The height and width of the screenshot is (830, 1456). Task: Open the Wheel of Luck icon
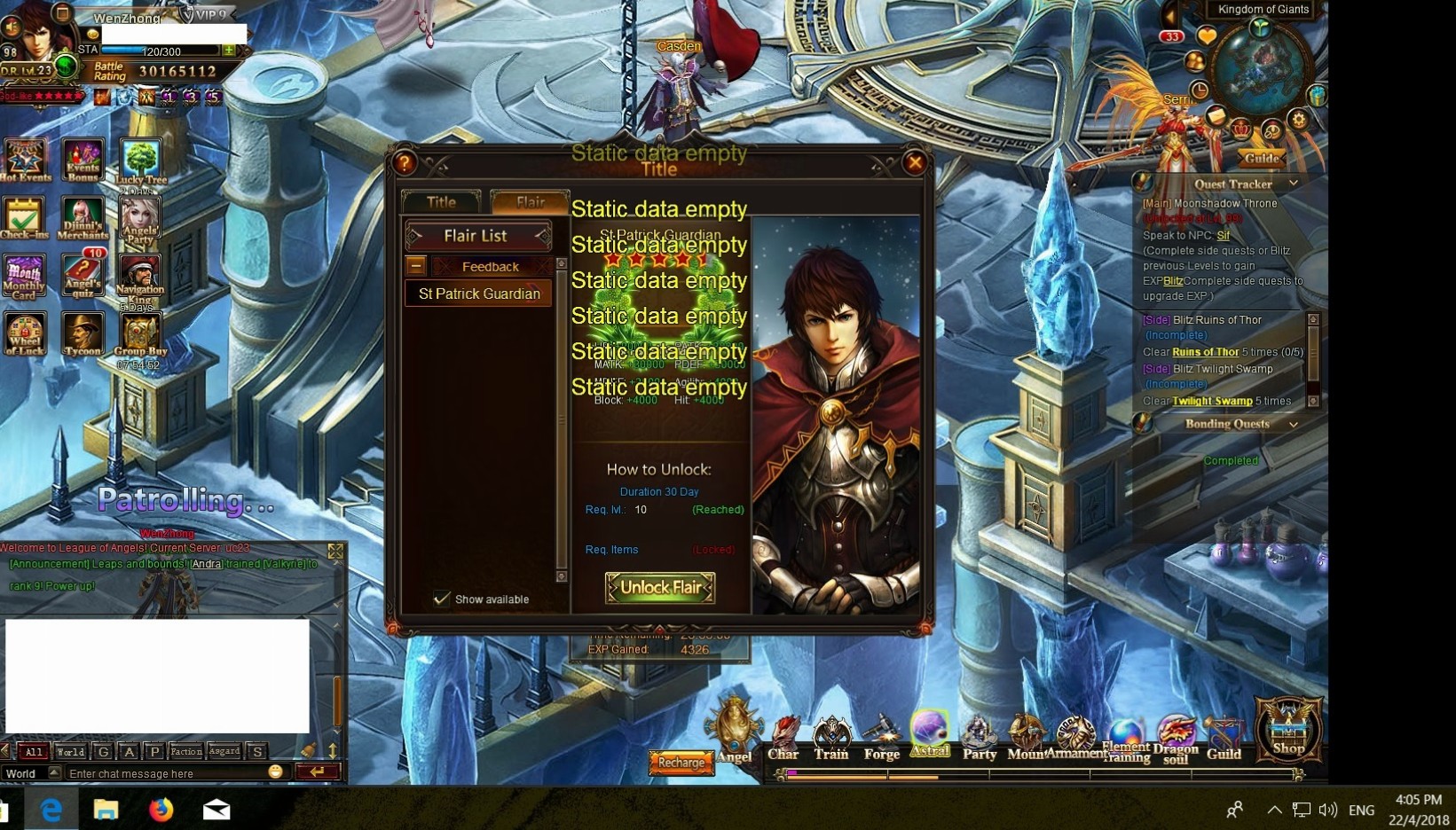tap(25, 334)
